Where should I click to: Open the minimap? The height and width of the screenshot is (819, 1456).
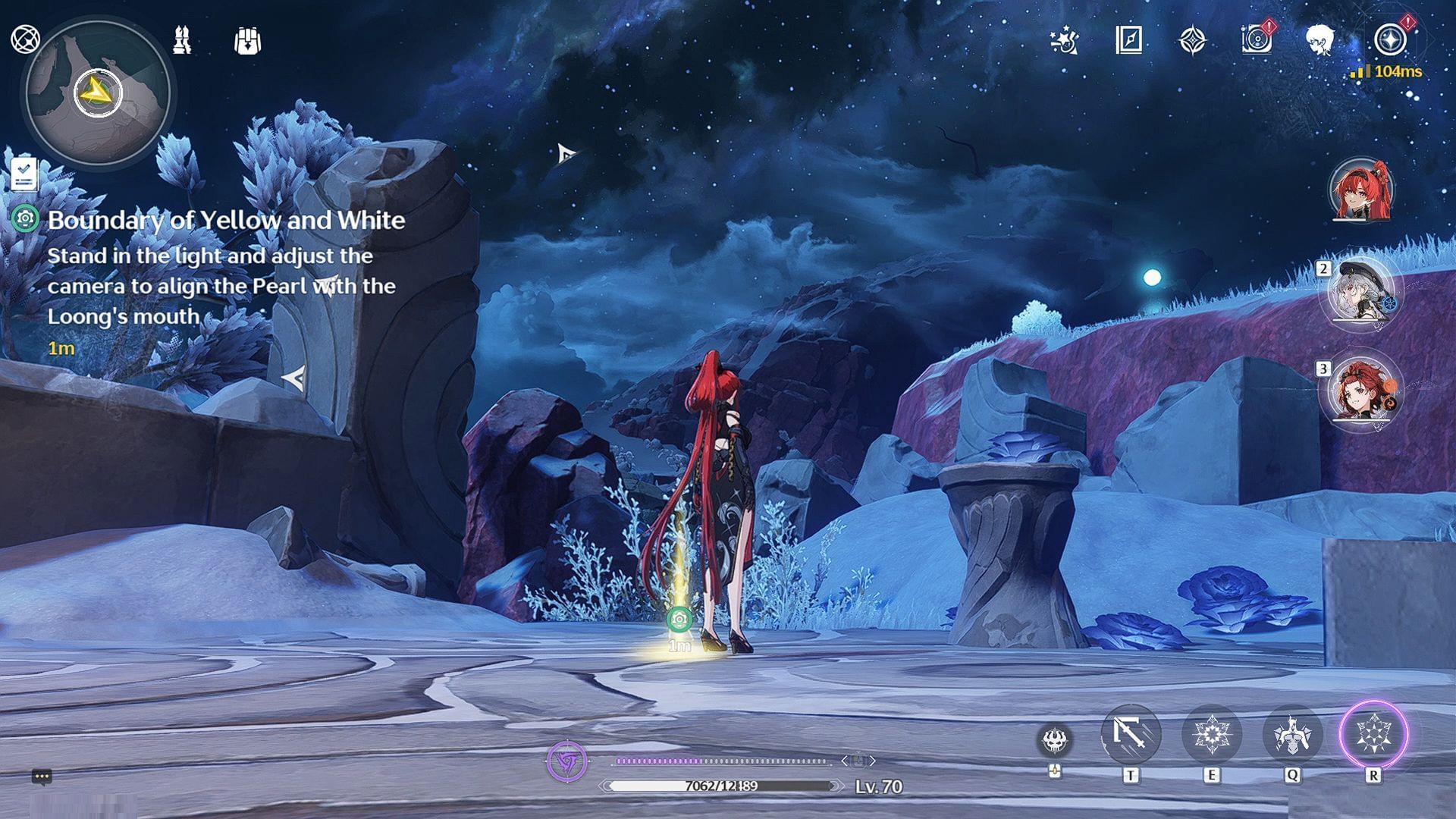98,93
